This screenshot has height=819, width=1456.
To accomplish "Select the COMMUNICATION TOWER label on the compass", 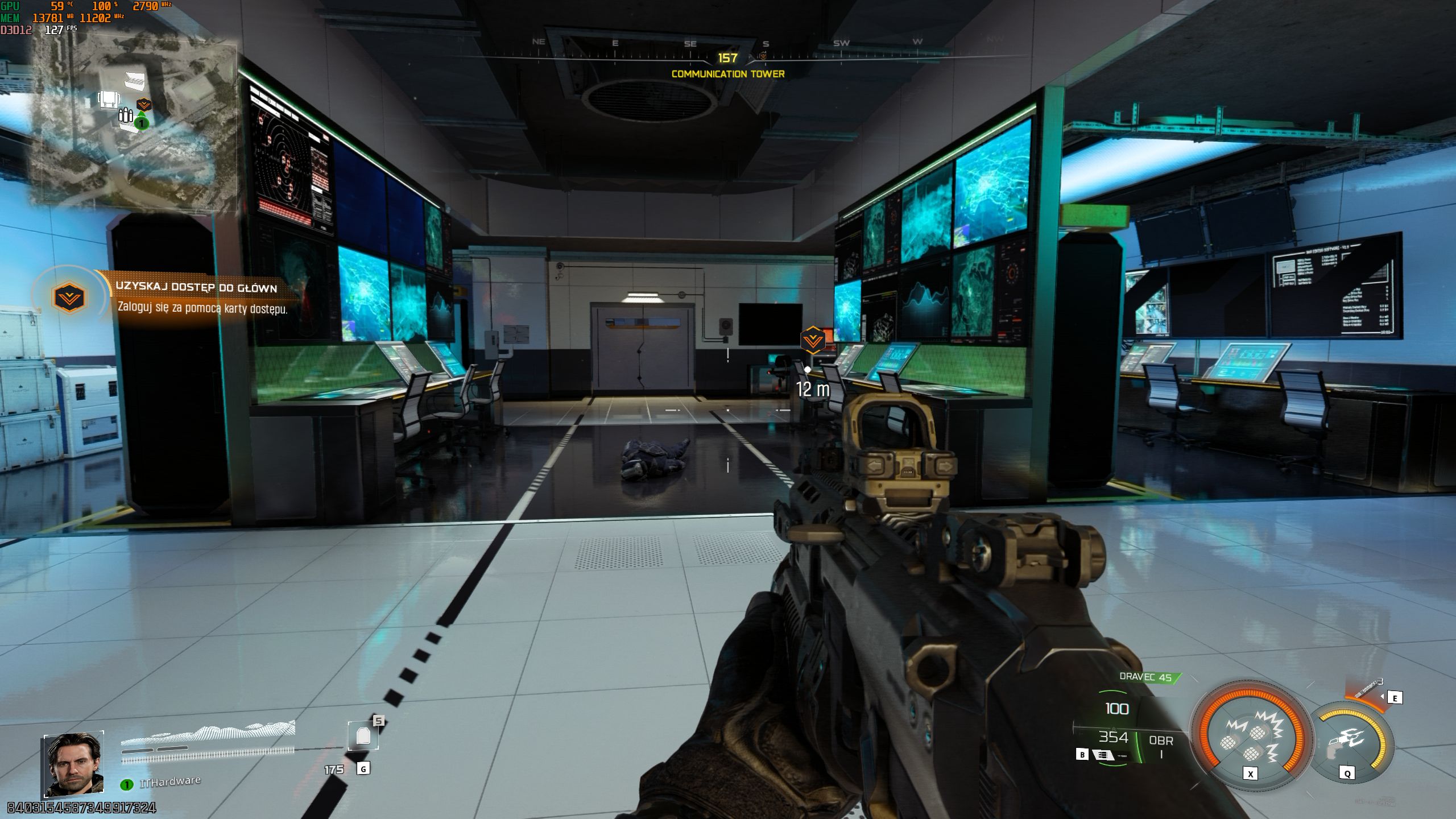I will click(x=728, y=73).
